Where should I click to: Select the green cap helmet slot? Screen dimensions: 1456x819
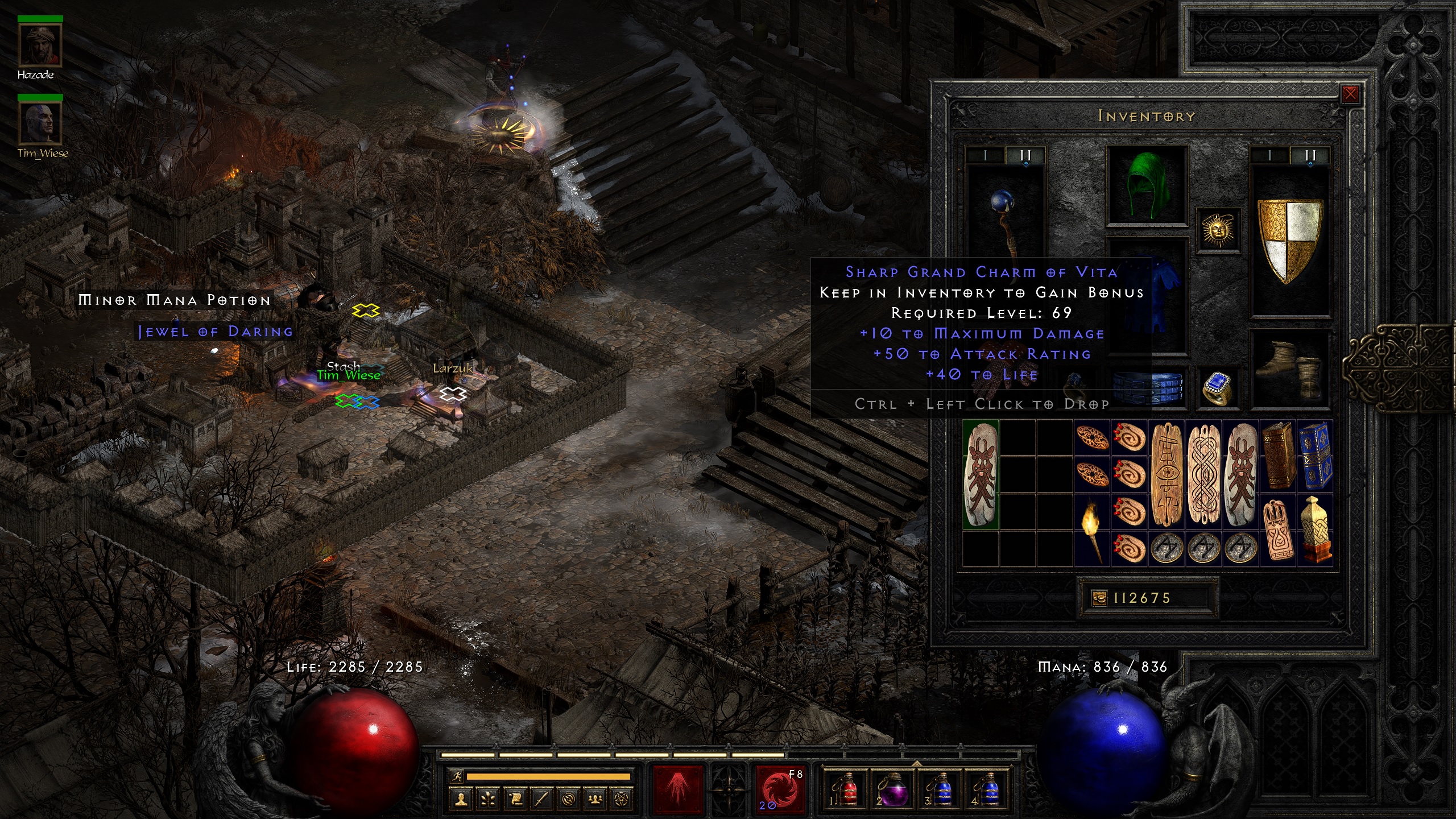[x=1147, y=185]
